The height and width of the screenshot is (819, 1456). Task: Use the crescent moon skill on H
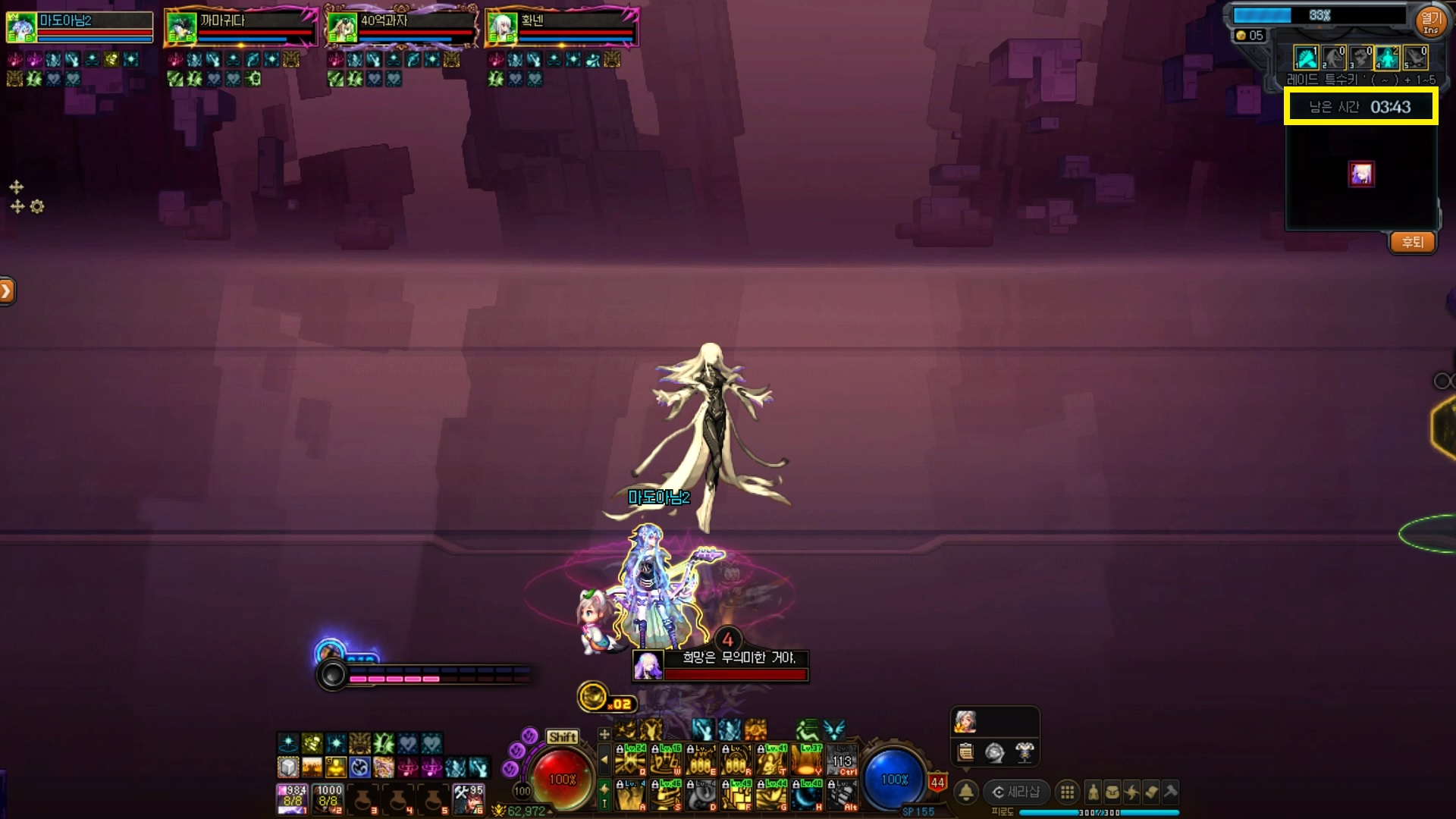[x=806, y=795]
